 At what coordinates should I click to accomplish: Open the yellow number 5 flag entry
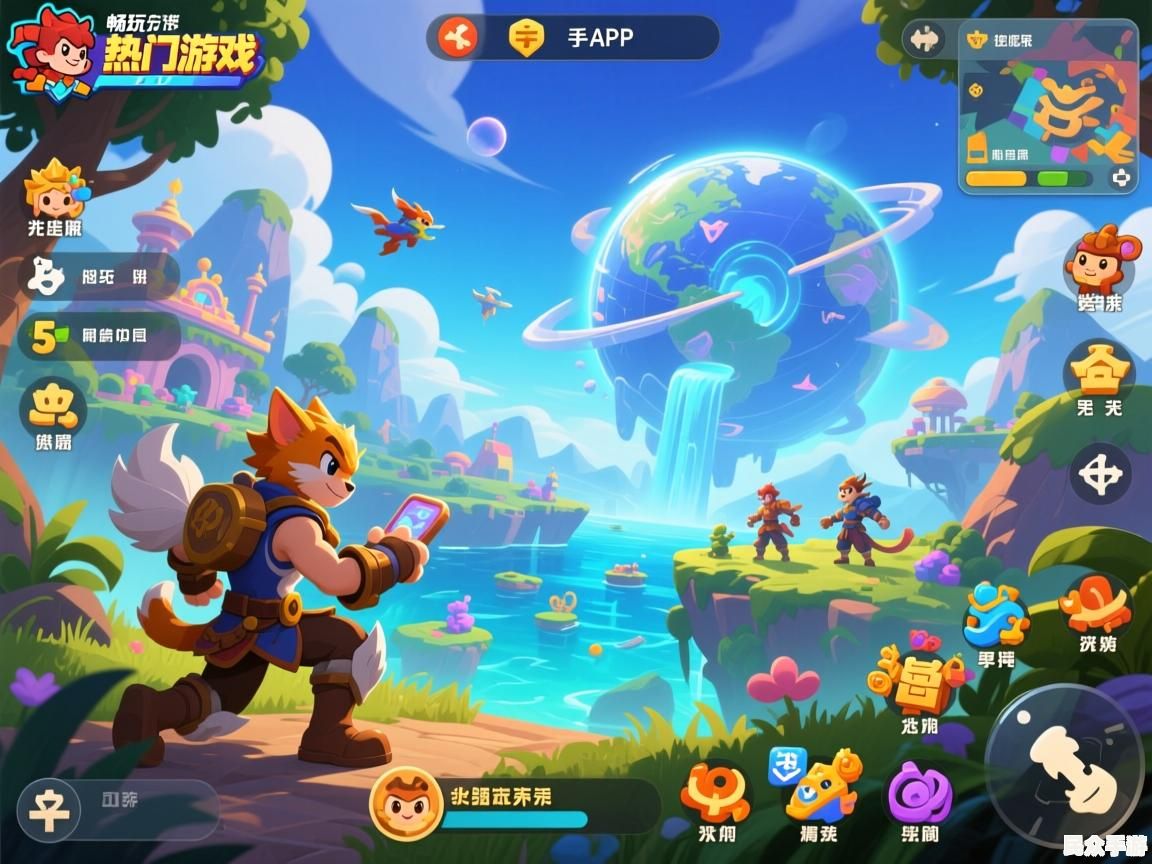point(98,336)
